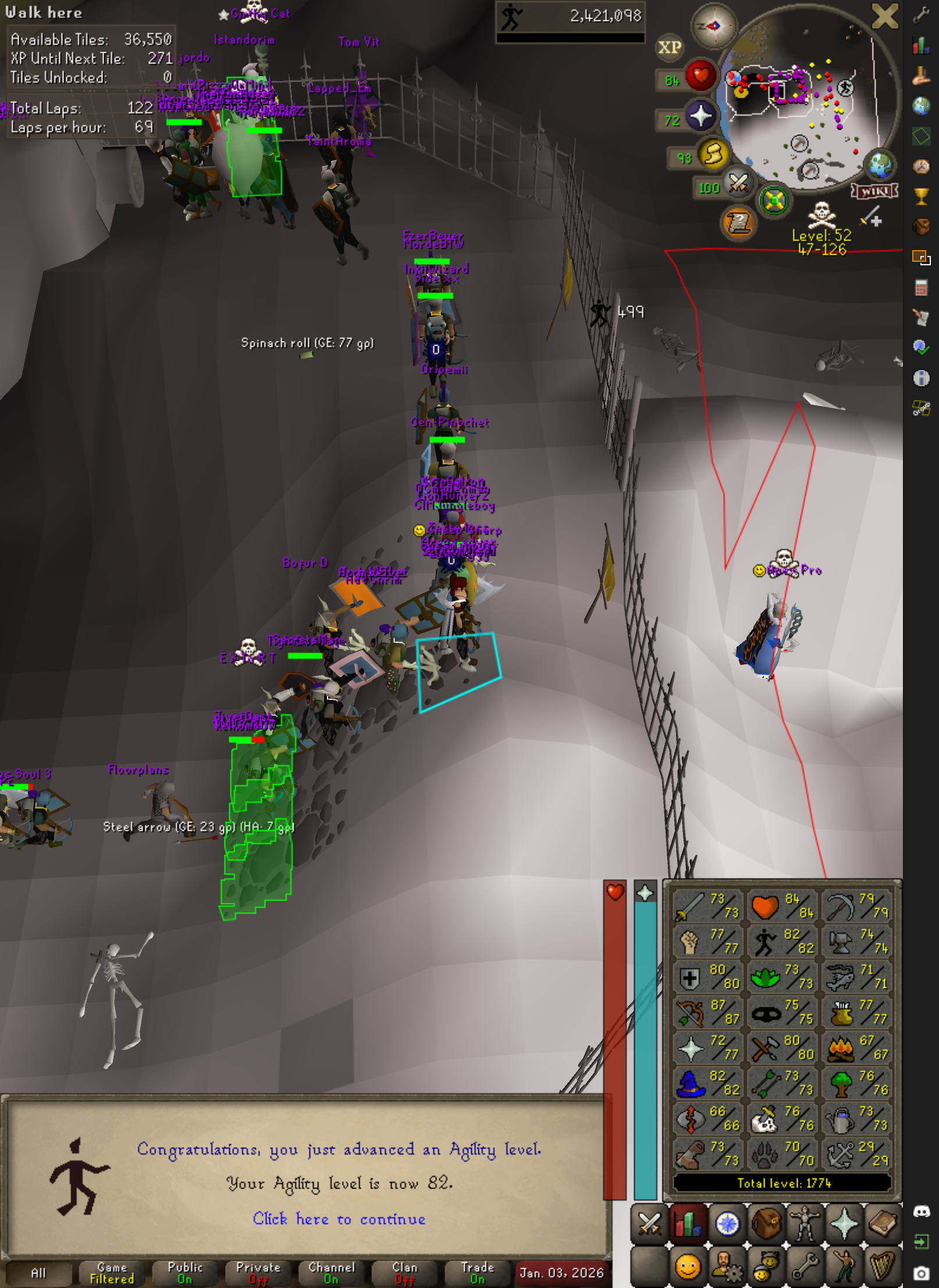Open the Worn Equipment tab

point(805,1224)
